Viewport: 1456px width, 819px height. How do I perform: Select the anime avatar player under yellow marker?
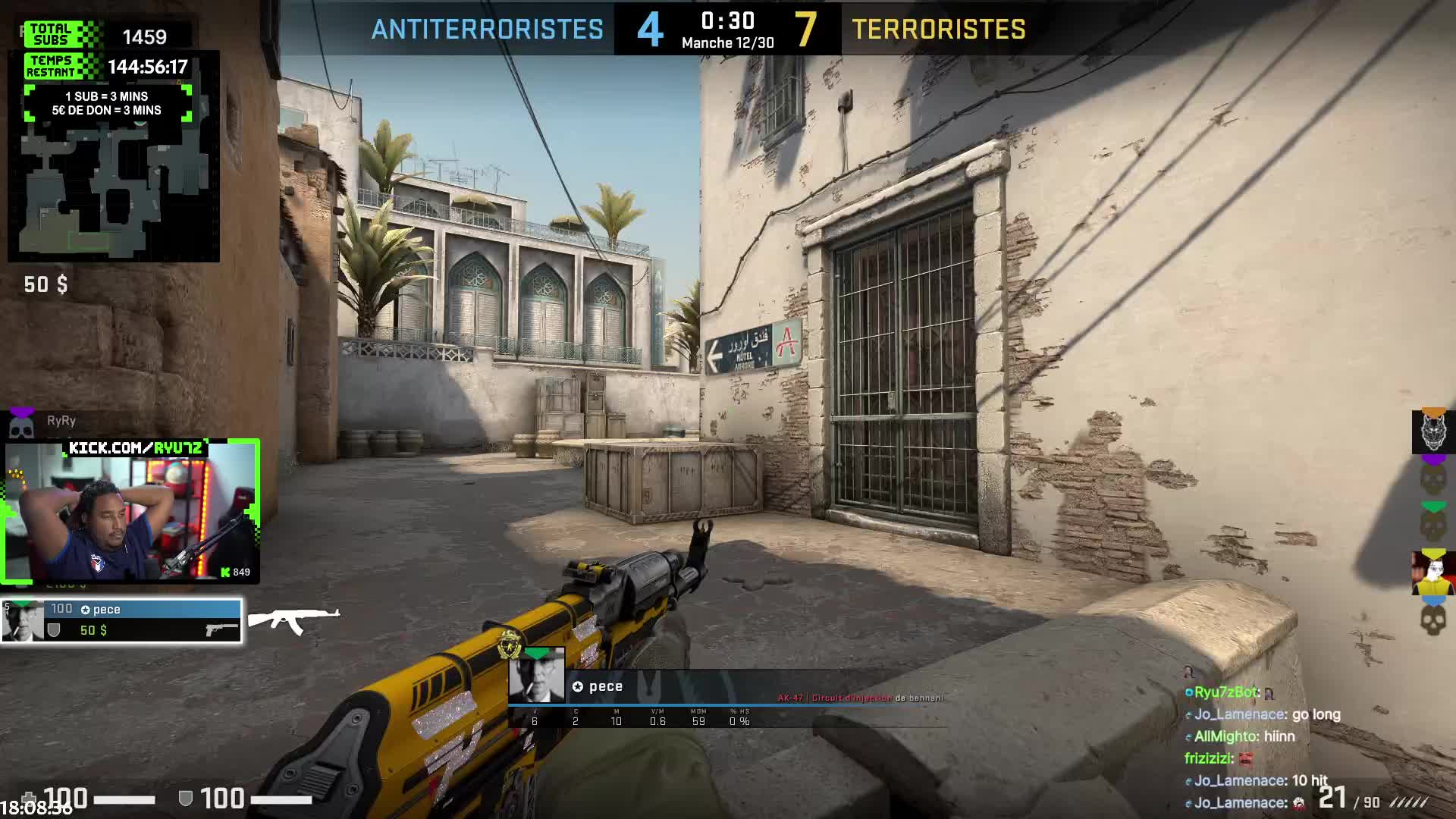1432,574
